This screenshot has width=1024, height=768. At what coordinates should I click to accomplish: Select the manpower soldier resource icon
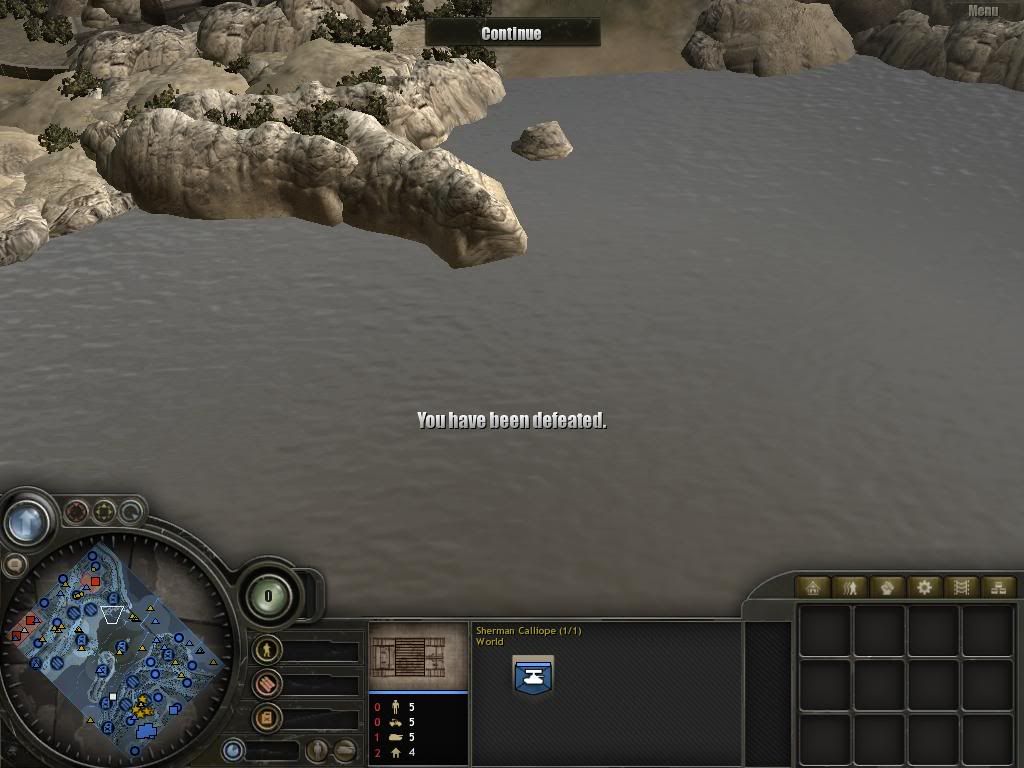tap(266, 650)
